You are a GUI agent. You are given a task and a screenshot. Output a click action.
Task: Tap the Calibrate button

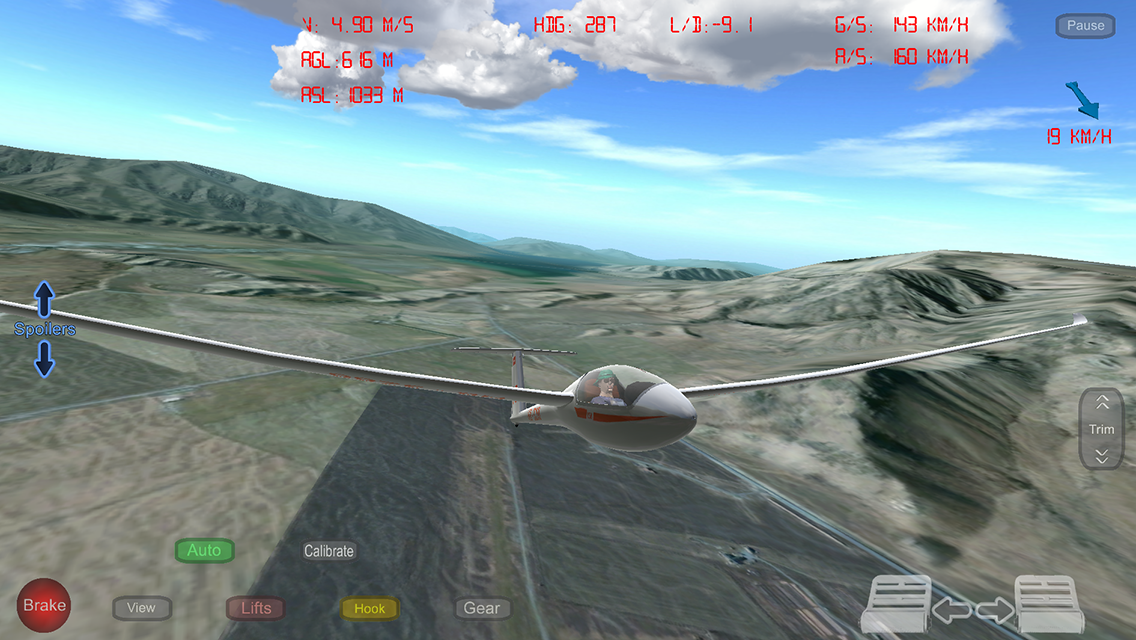[329, 551]
